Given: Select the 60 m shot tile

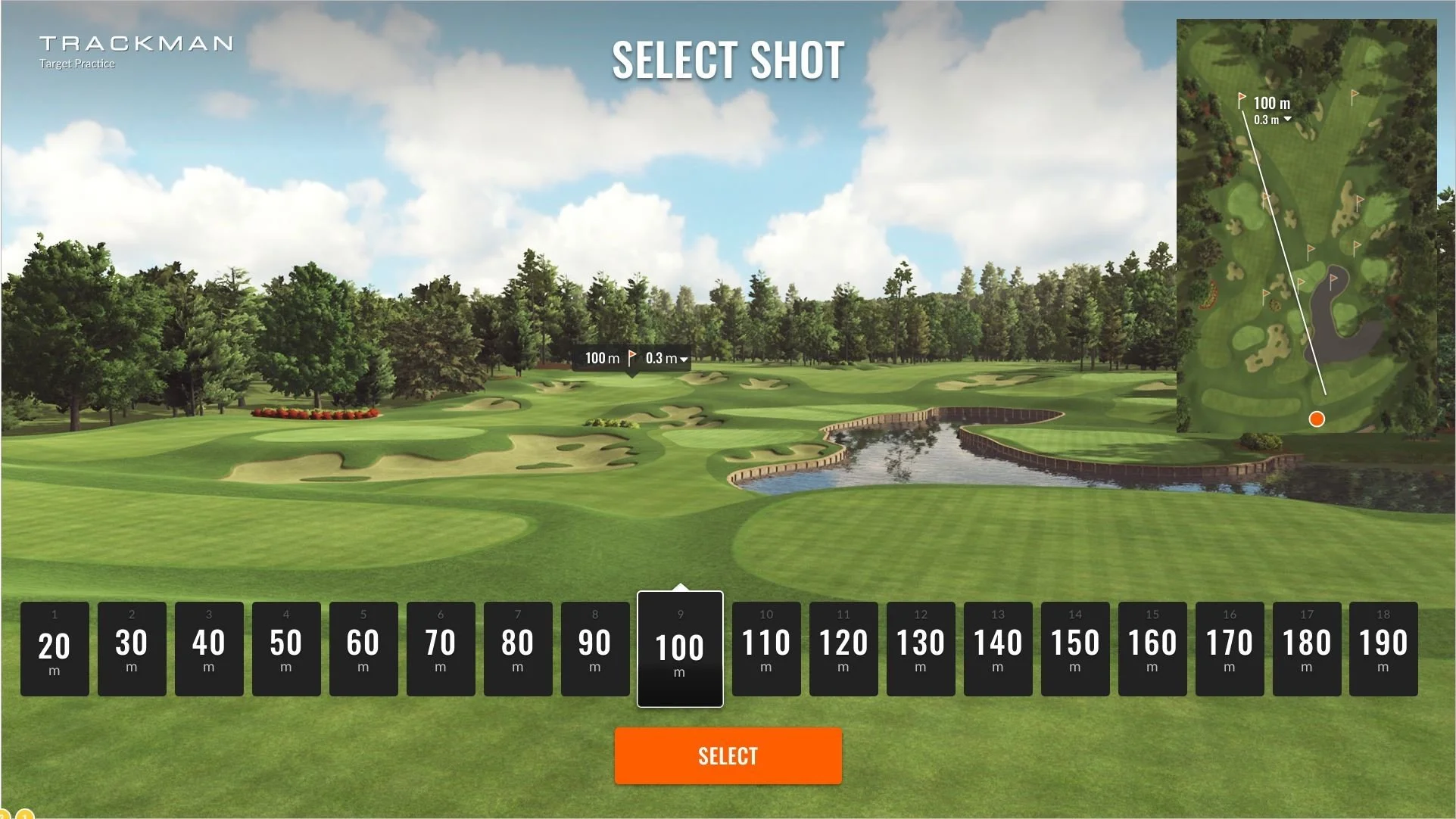Looking at the screenshot, I should coord(363,649).
